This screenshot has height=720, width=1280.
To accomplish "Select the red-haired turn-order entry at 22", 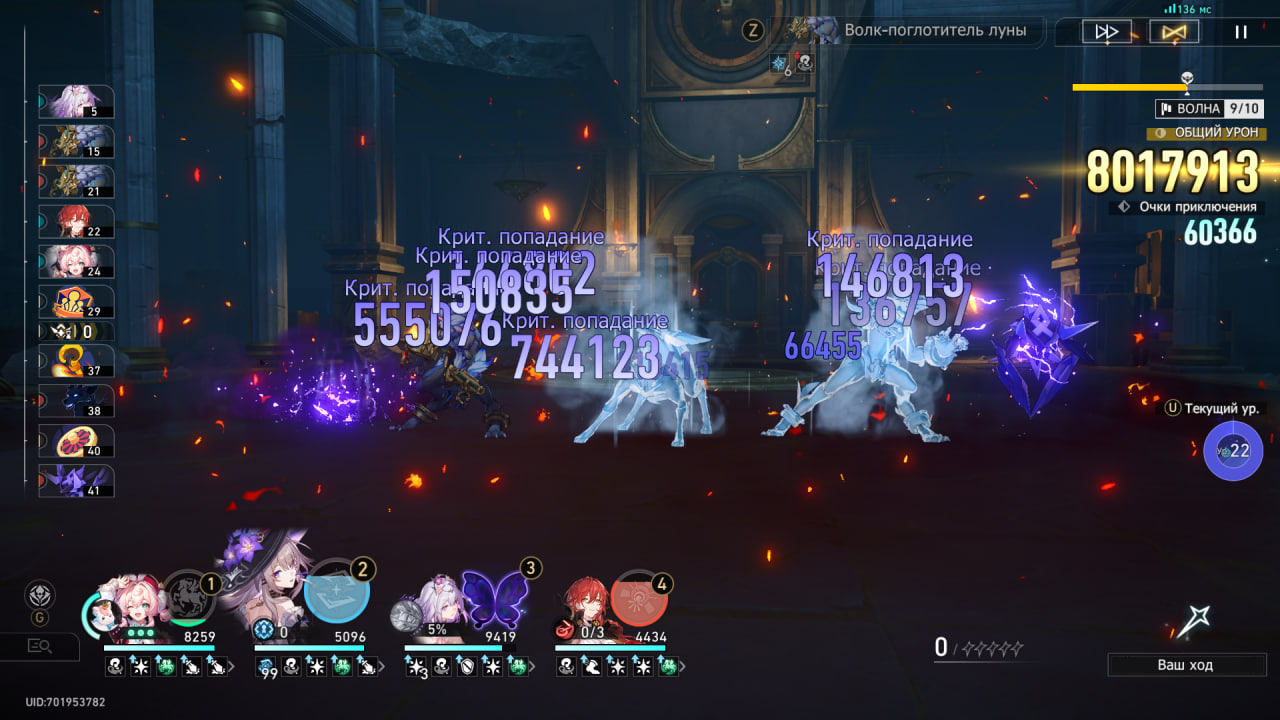I will tap(77, 222).
